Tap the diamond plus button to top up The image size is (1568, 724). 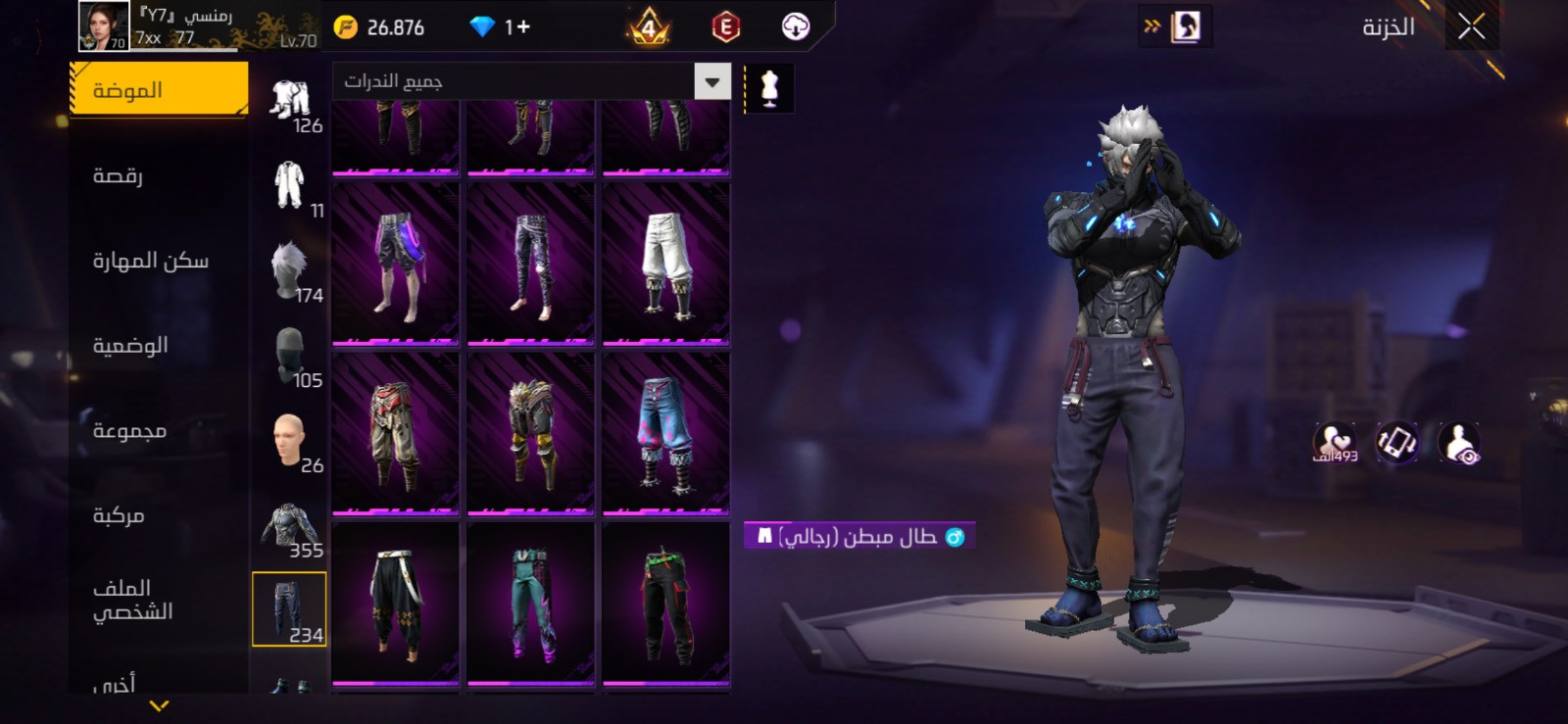(518, 27)
